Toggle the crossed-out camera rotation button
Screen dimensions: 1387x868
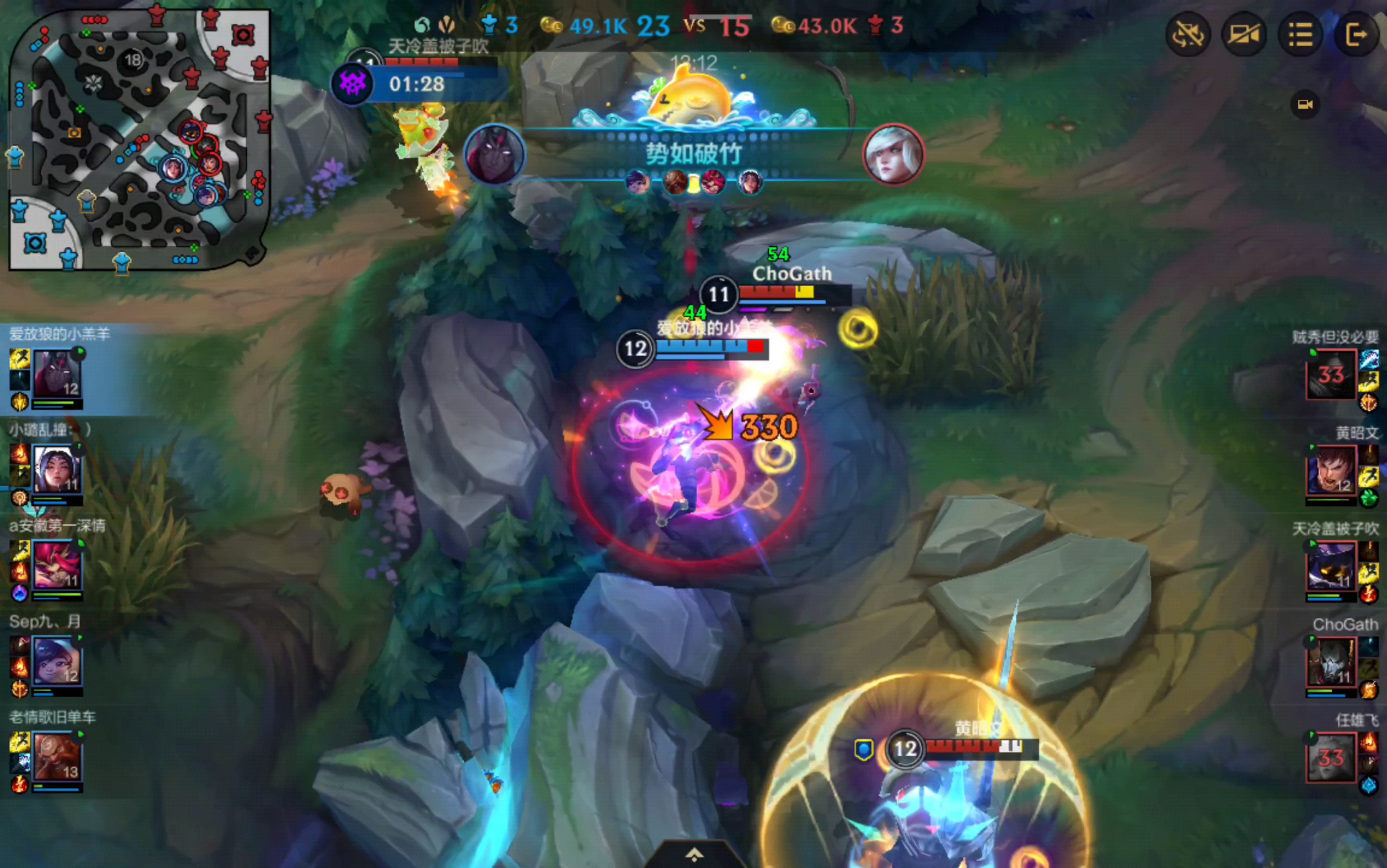[x=1187, y=35]
